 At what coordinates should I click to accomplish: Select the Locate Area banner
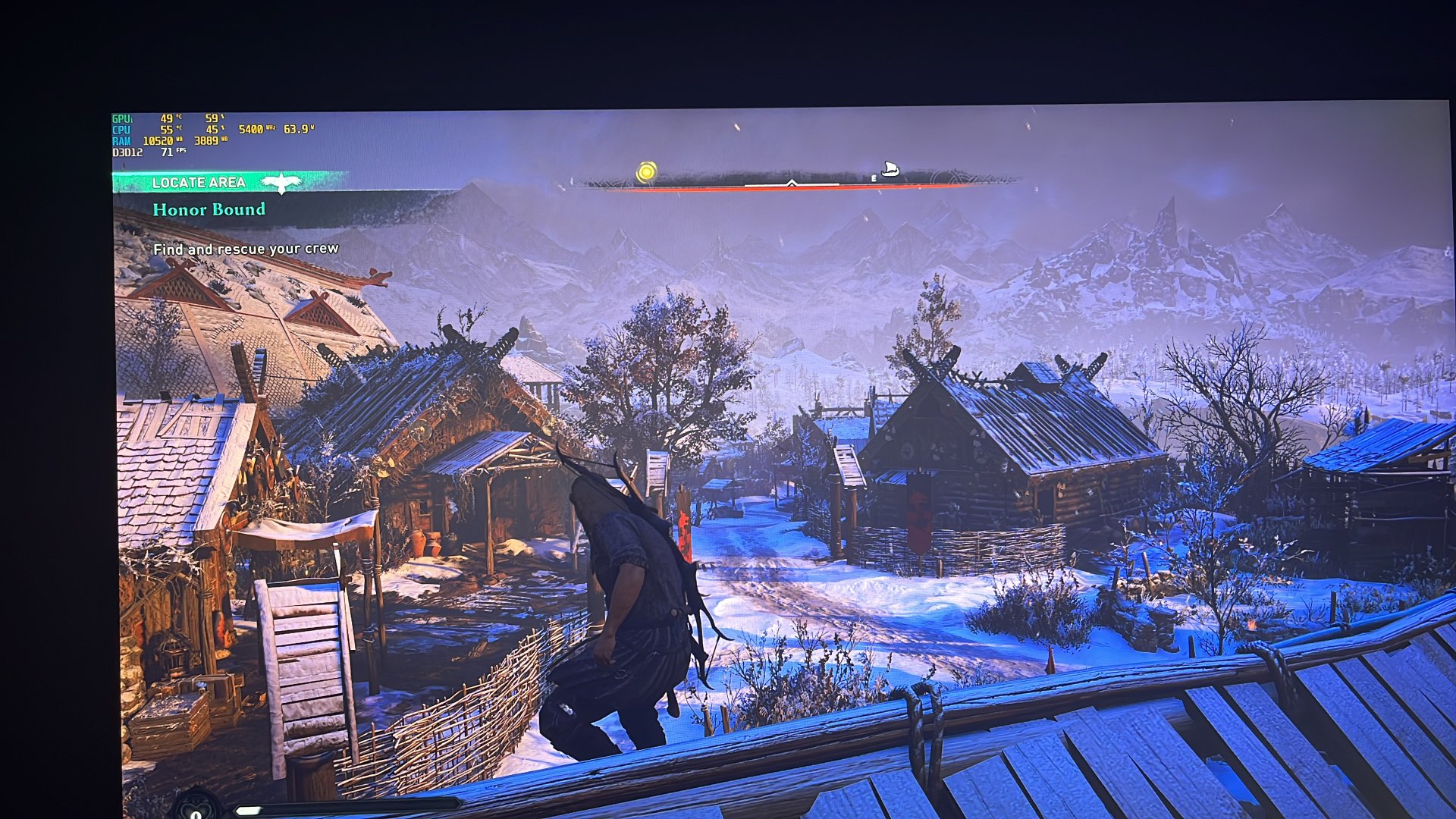[199, 183]
